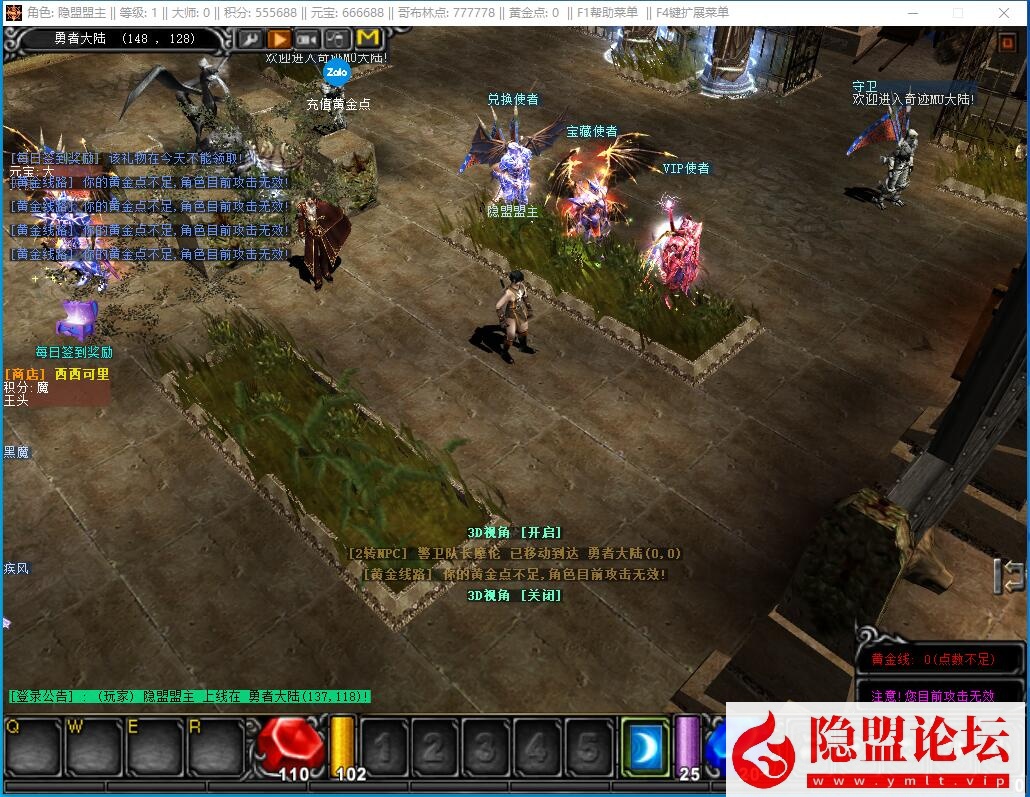Close the game window
Image resolution: width=1030 pixels, height=797 pixels.
(x=1005, y=13)
